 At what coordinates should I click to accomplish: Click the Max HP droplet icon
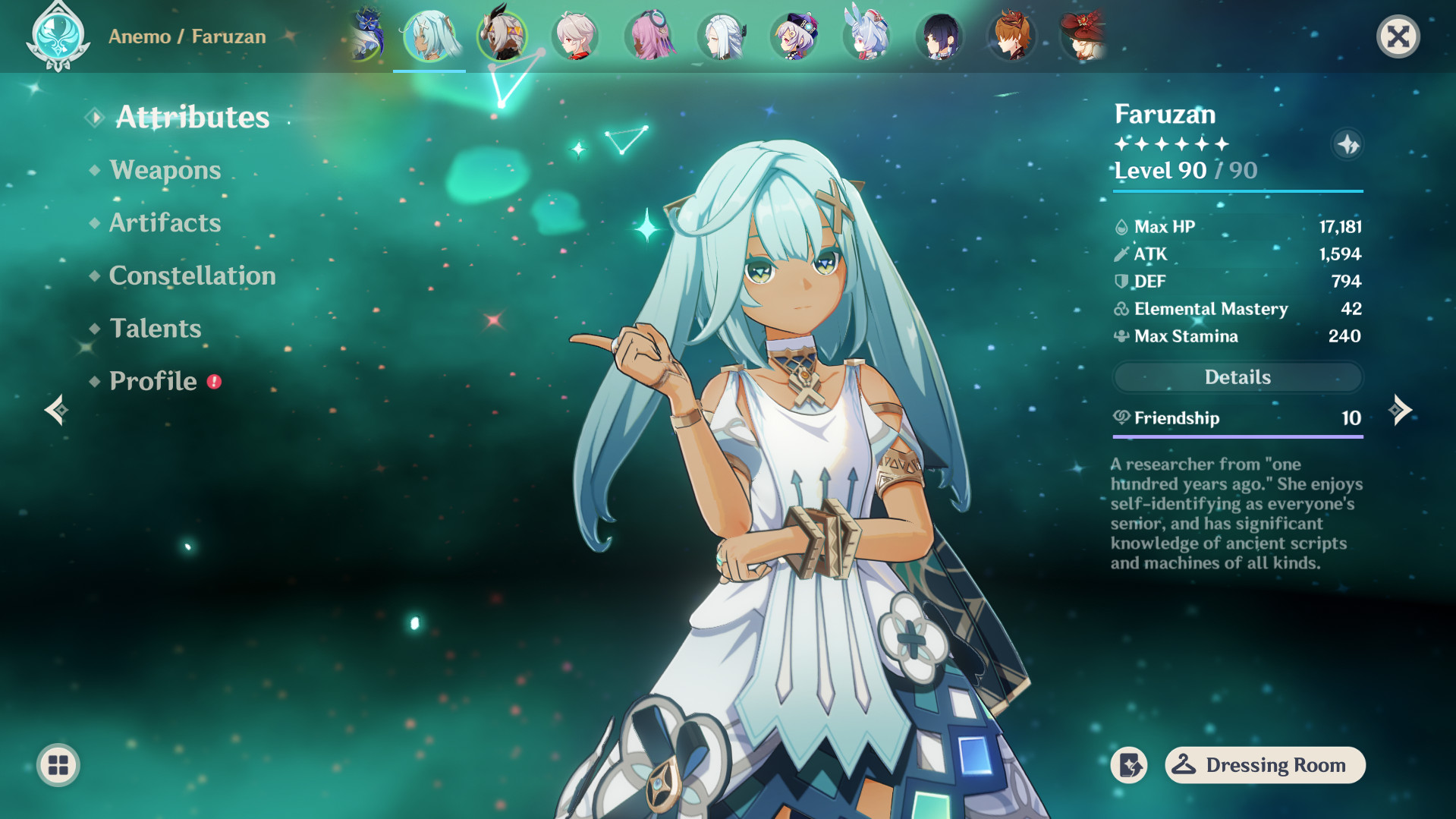coord(1120,225)
